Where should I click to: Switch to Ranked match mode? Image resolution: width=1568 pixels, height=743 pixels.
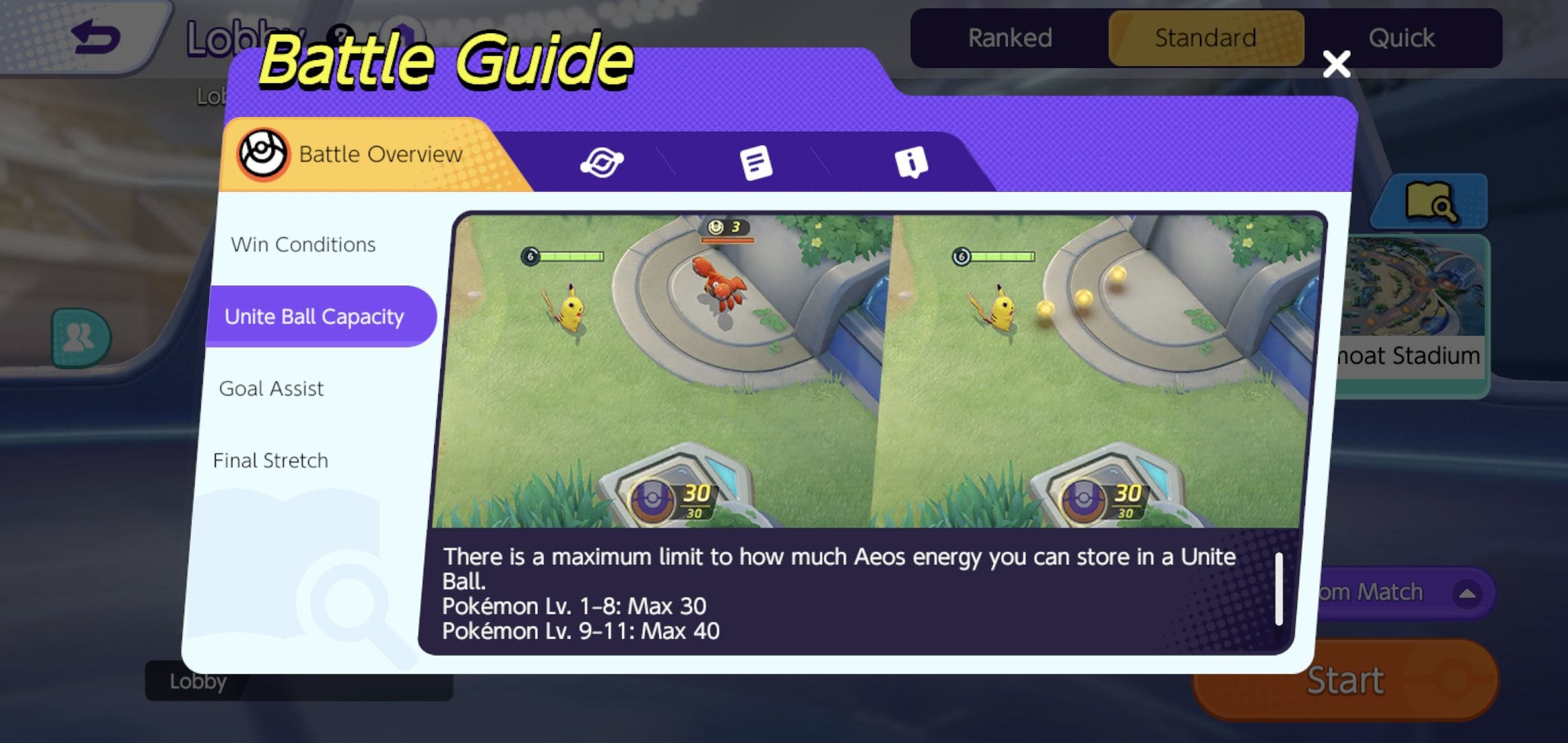pyautogui.click(x=1010, y=39)
